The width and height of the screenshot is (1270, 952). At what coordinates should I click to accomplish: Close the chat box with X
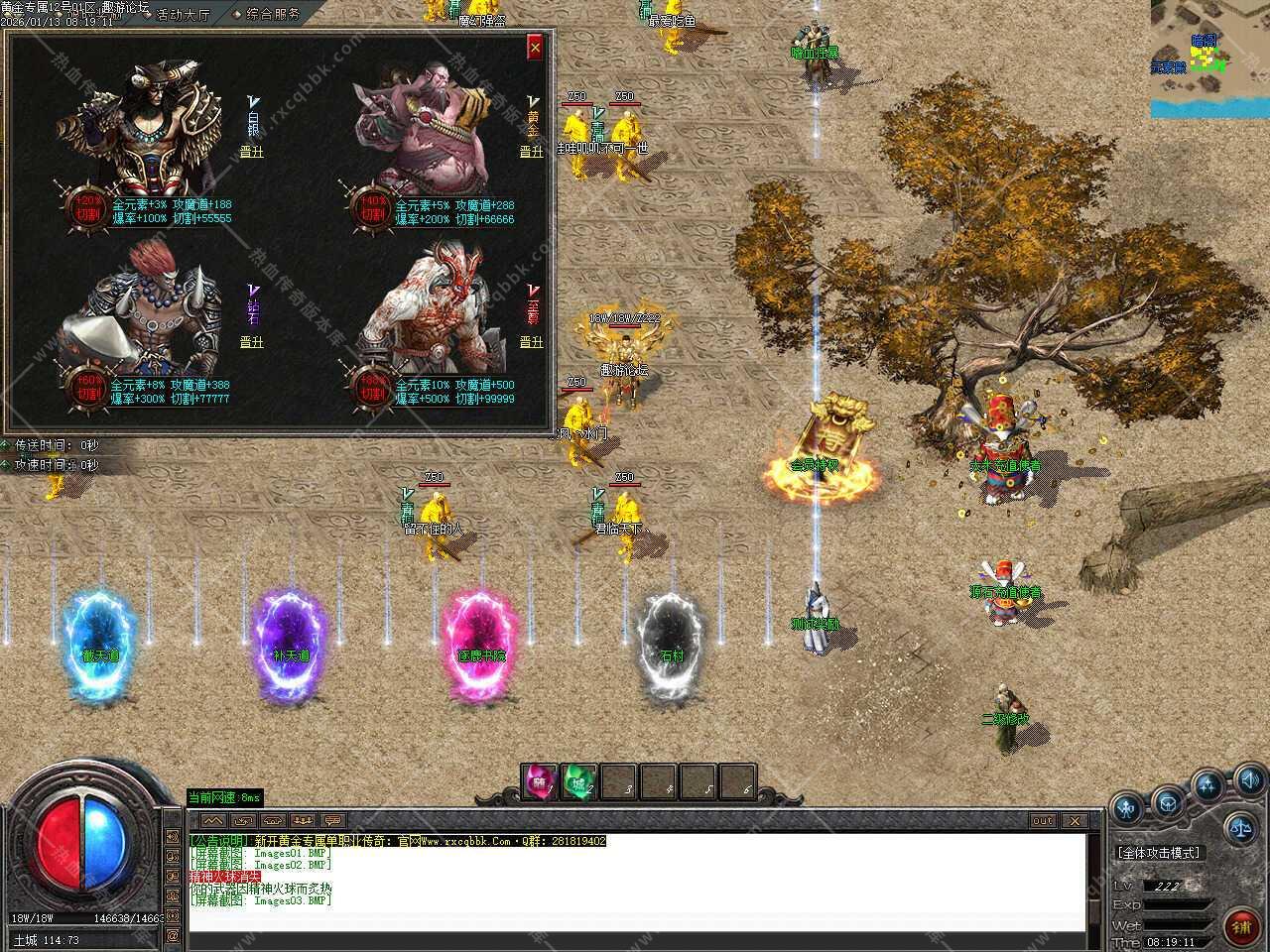click(1074, 821)
